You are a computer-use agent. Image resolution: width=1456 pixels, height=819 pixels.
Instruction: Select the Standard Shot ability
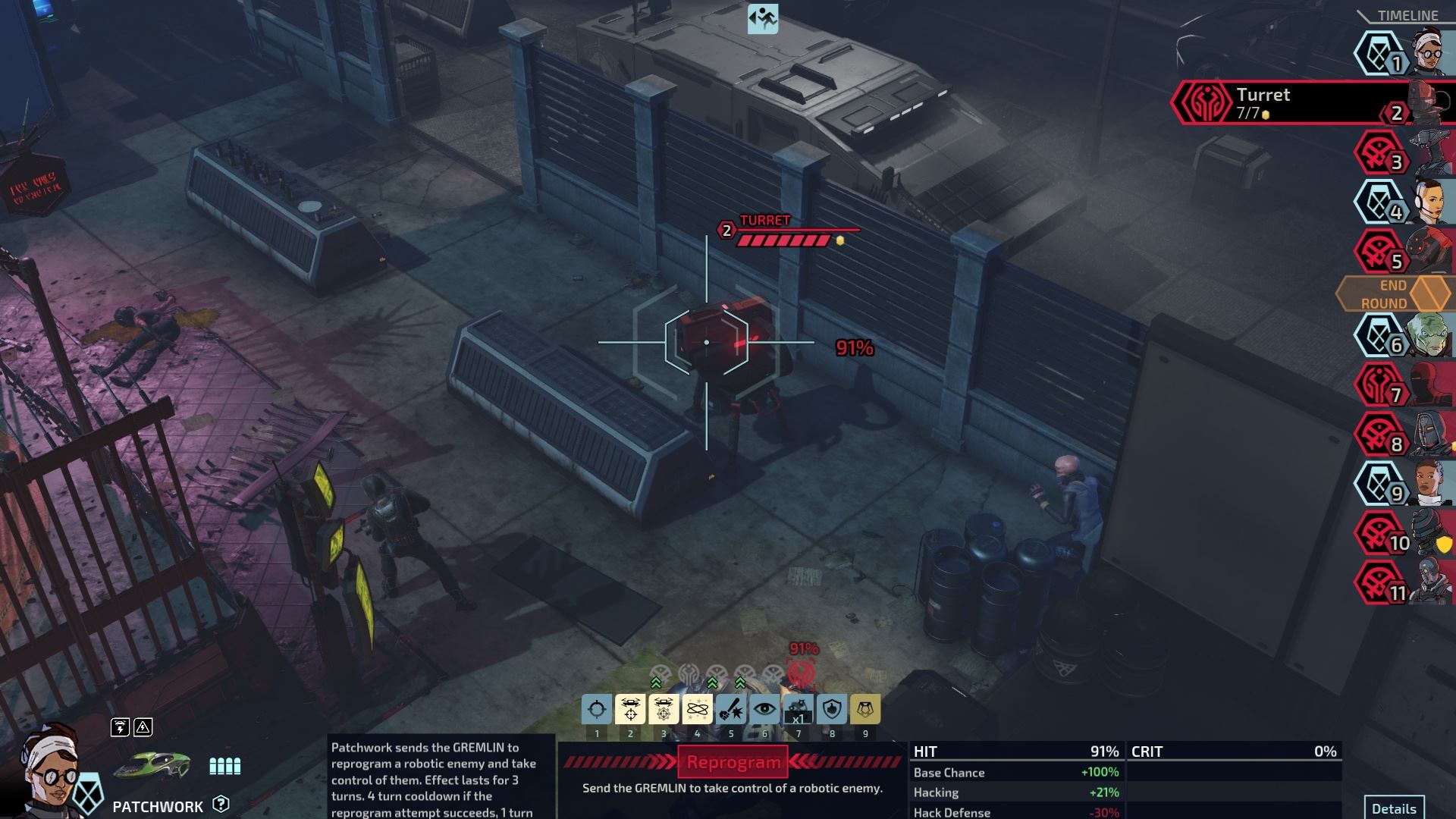coord(598,709)
